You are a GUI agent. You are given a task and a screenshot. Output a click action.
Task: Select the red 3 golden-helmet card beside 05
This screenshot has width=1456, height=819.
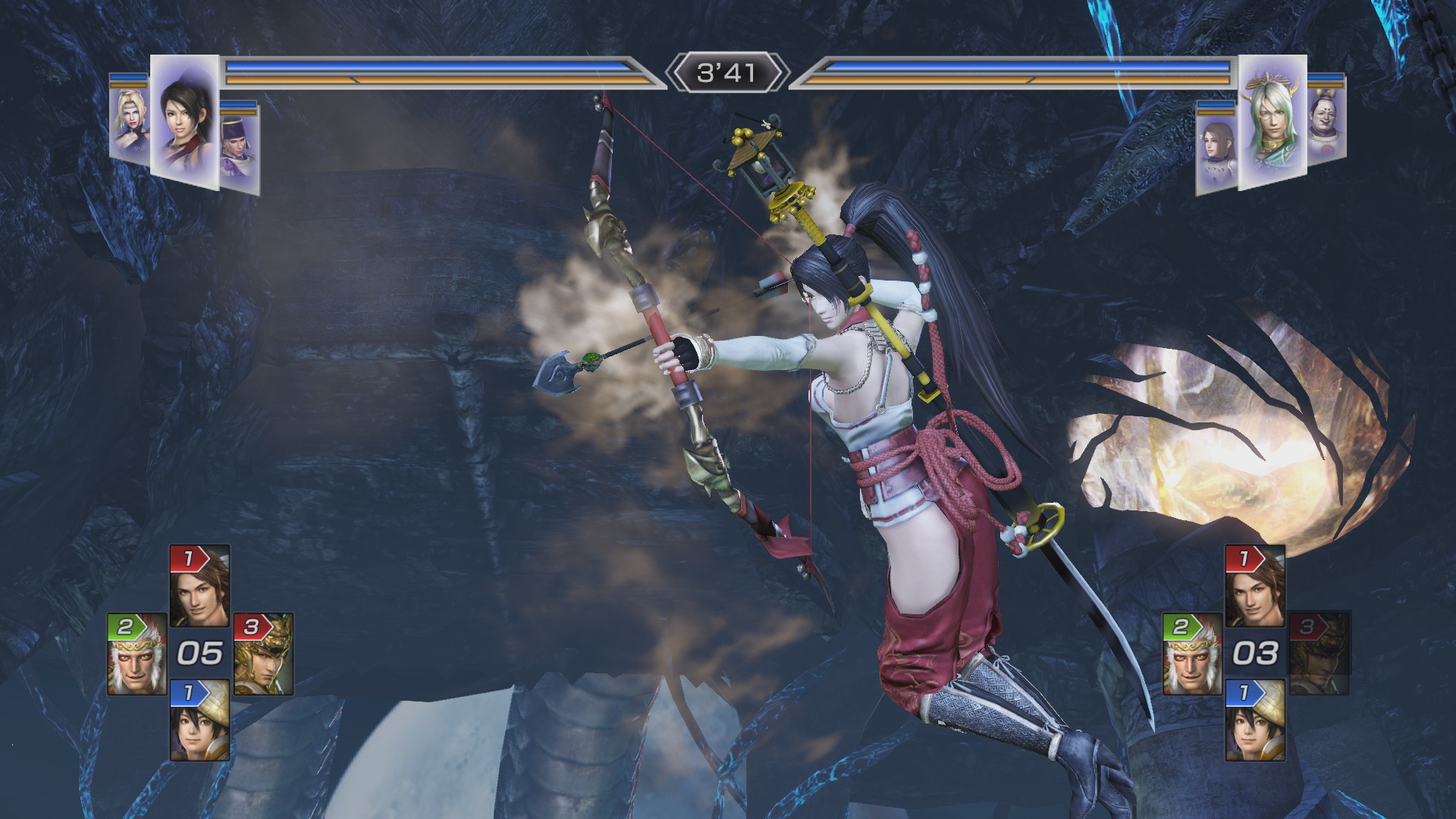[262, 654]
